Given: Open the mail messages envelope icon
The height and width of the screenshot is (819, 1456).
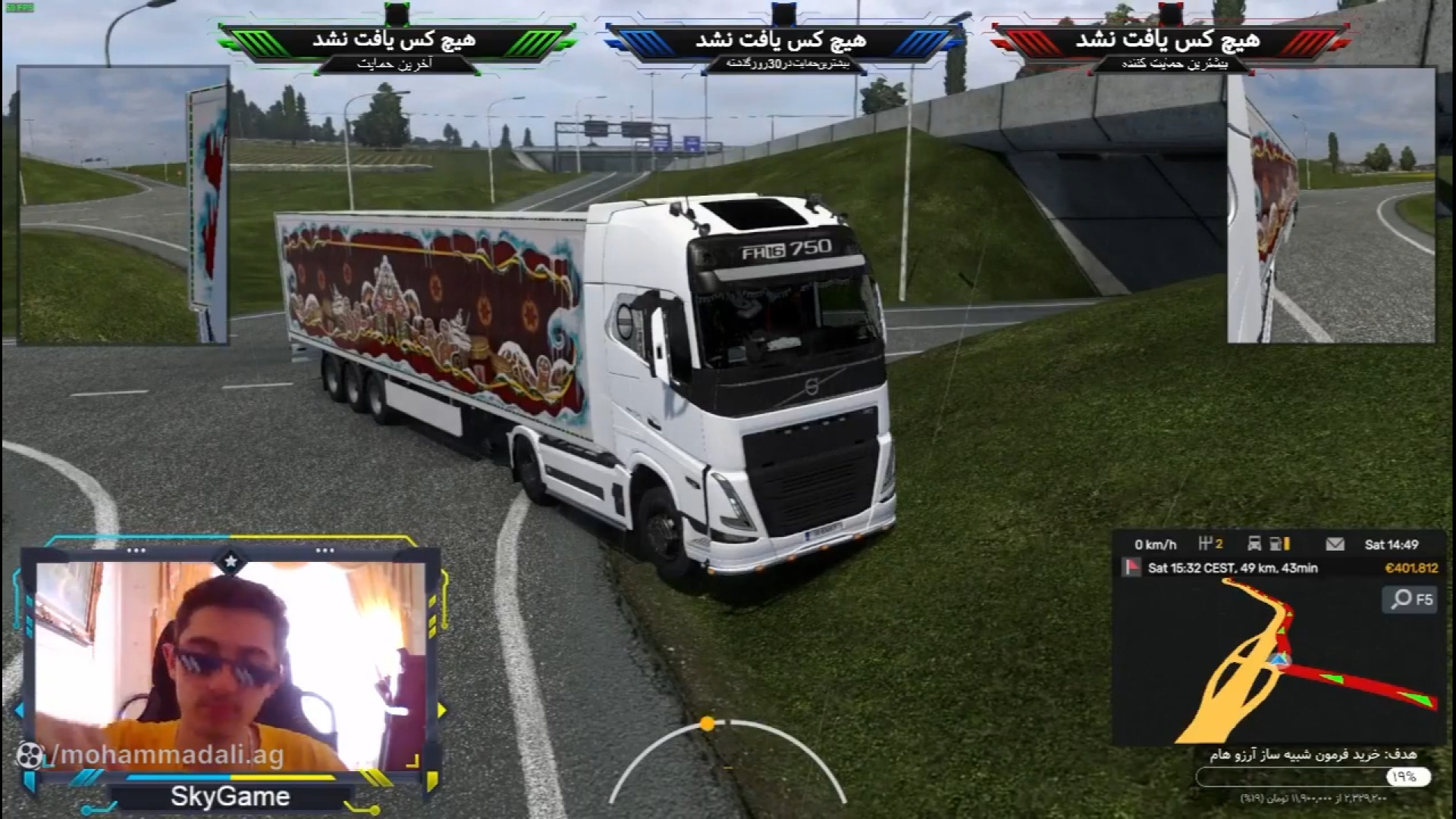Looking at the screenshot, I should coord(1335,544).
